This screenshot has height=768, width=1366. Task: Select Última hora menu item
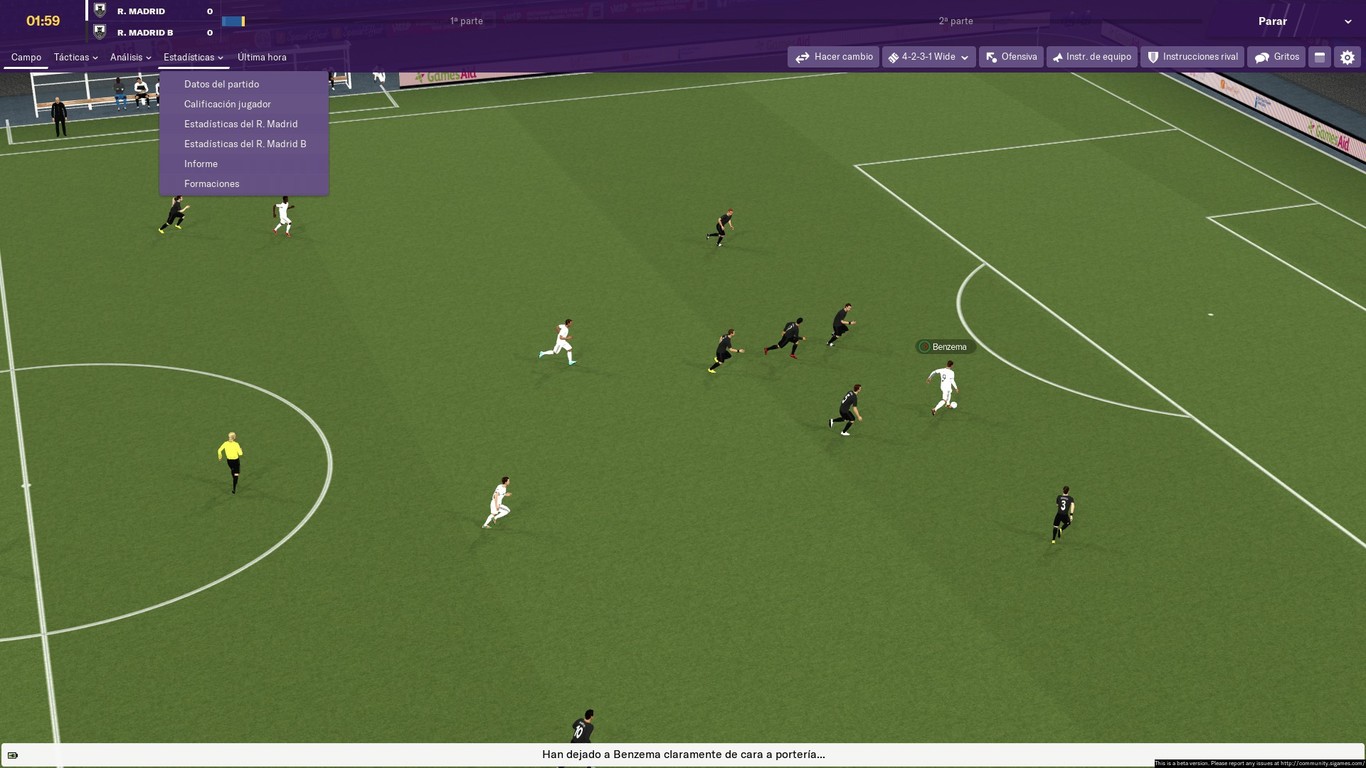click(x=261, y=57)
